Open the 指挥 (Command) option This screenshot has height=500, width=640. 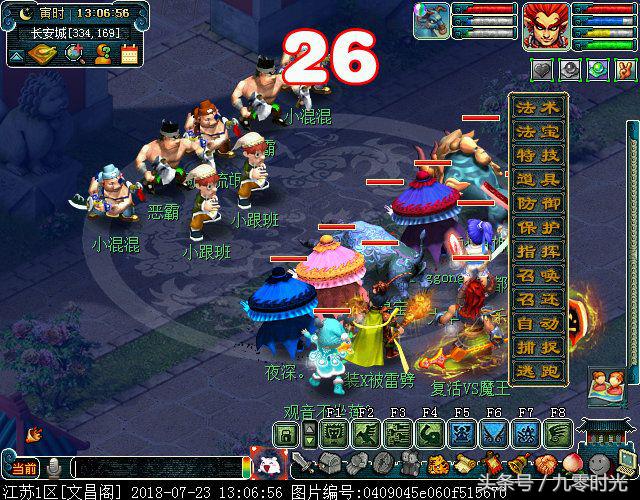[x=538, y=252]
